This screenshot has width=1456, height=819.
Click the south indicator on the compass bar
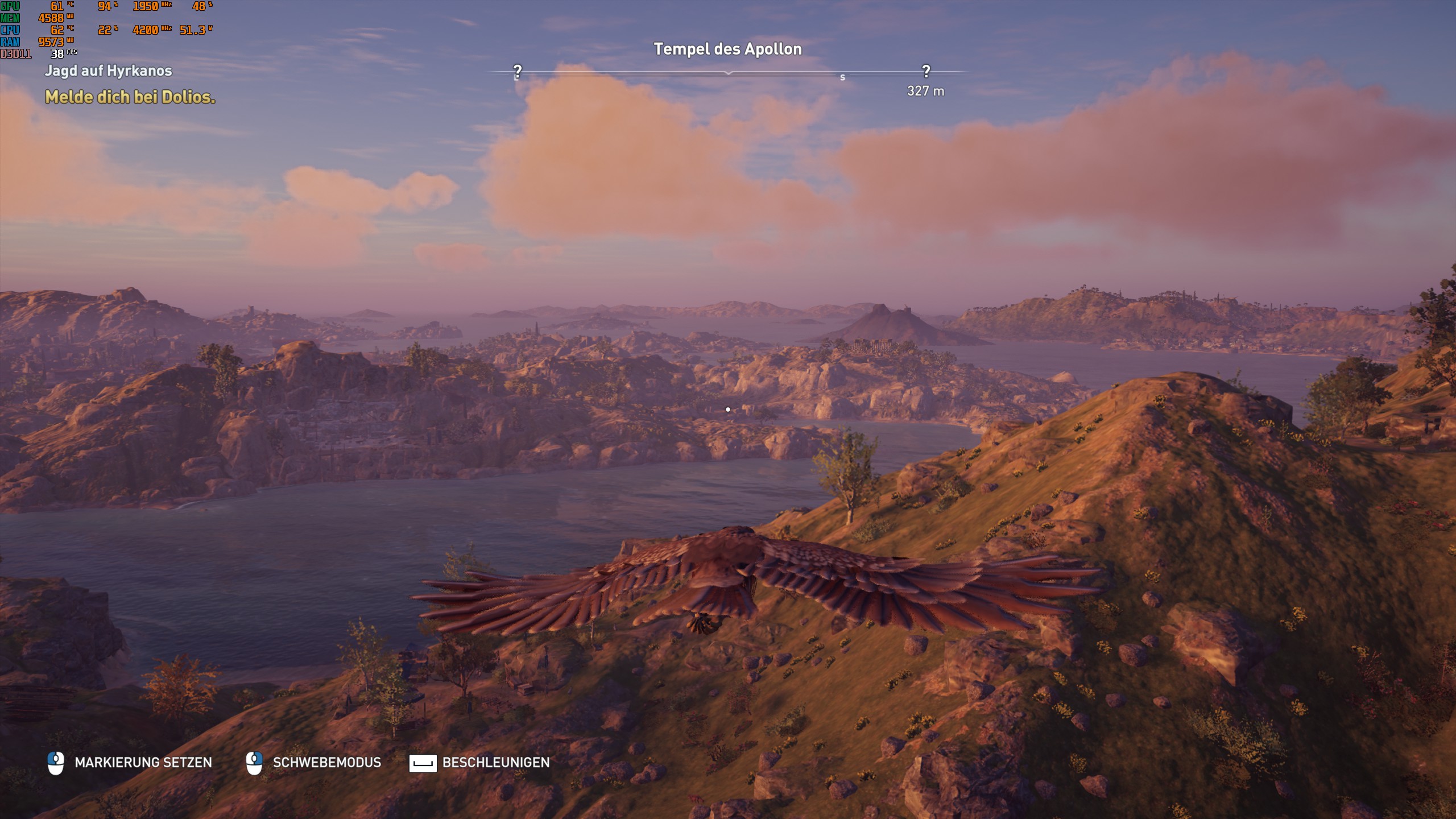[842, 77]
